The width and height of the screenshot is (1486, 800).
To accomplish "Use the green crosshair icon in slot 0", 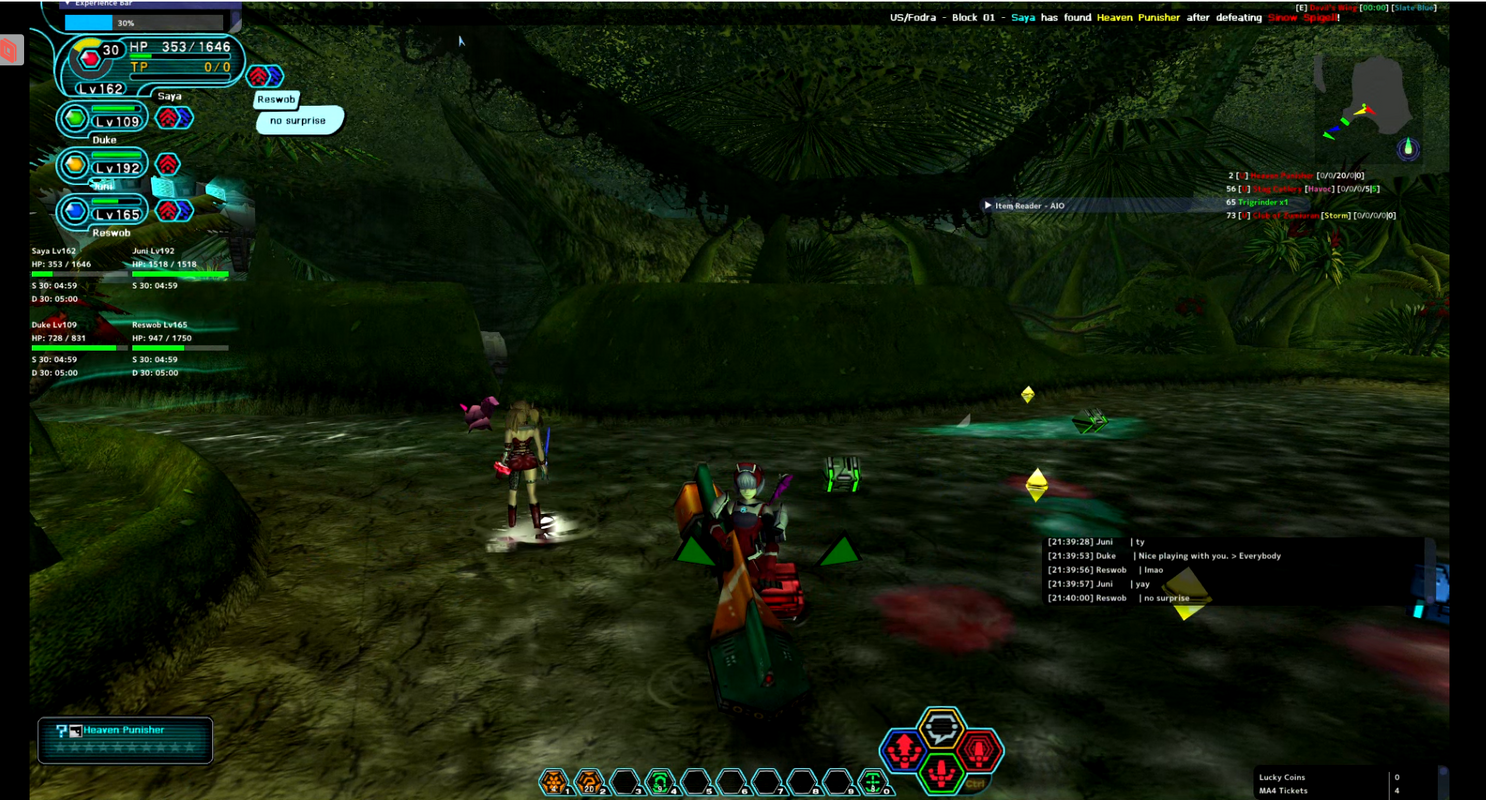I will tap(873, 782).
